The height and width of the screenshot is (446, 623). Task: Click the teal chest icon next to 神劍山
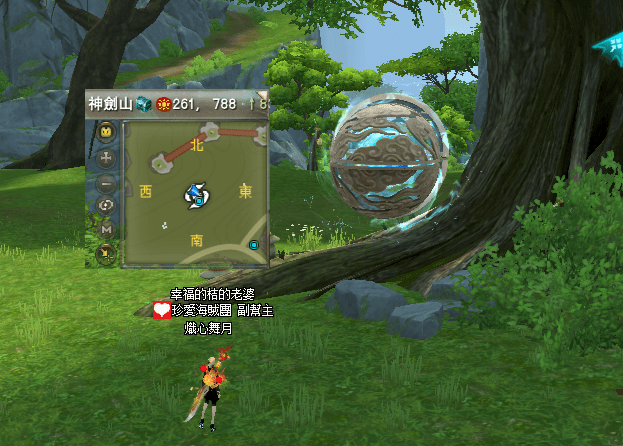[x=144, y=104]
